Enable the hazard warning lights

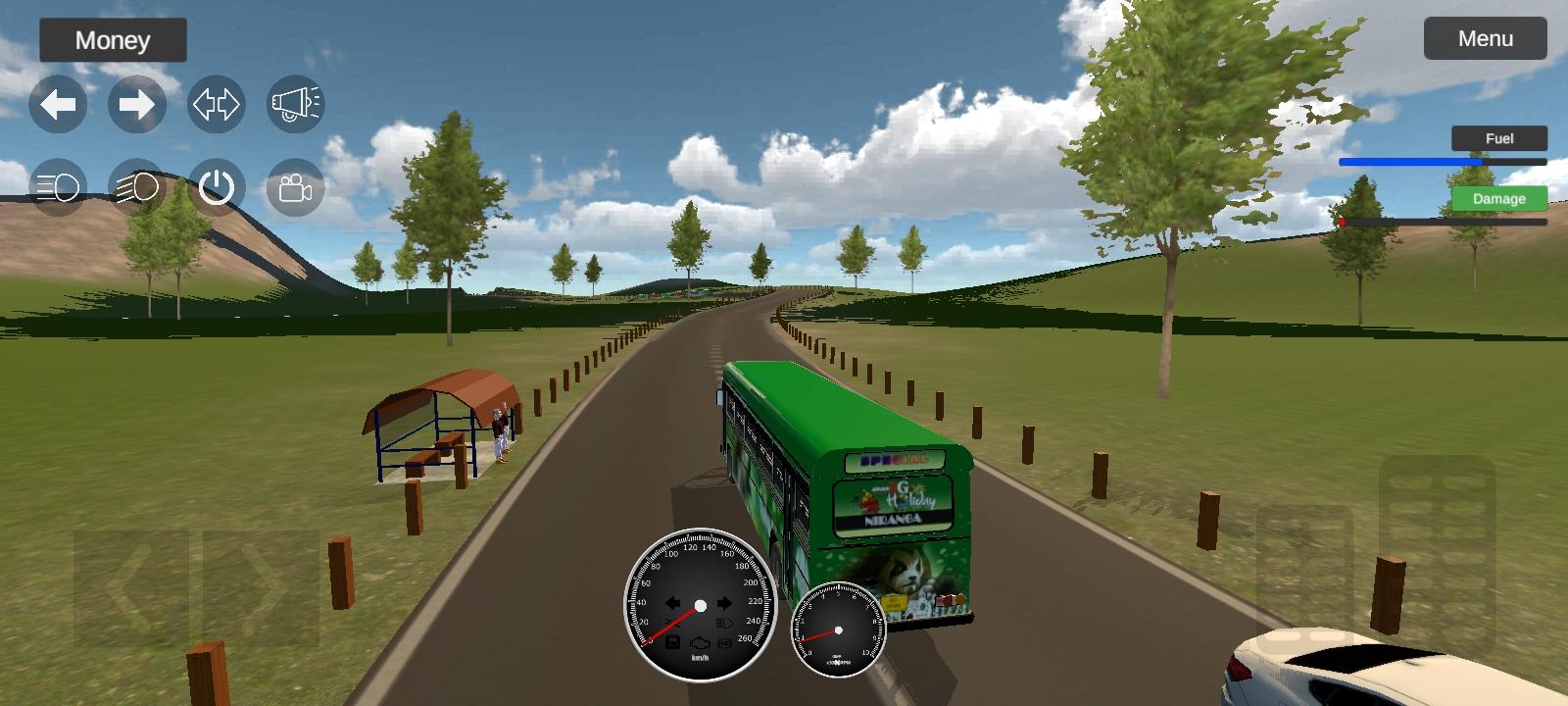pyautogui.click(x=216, y=103)
